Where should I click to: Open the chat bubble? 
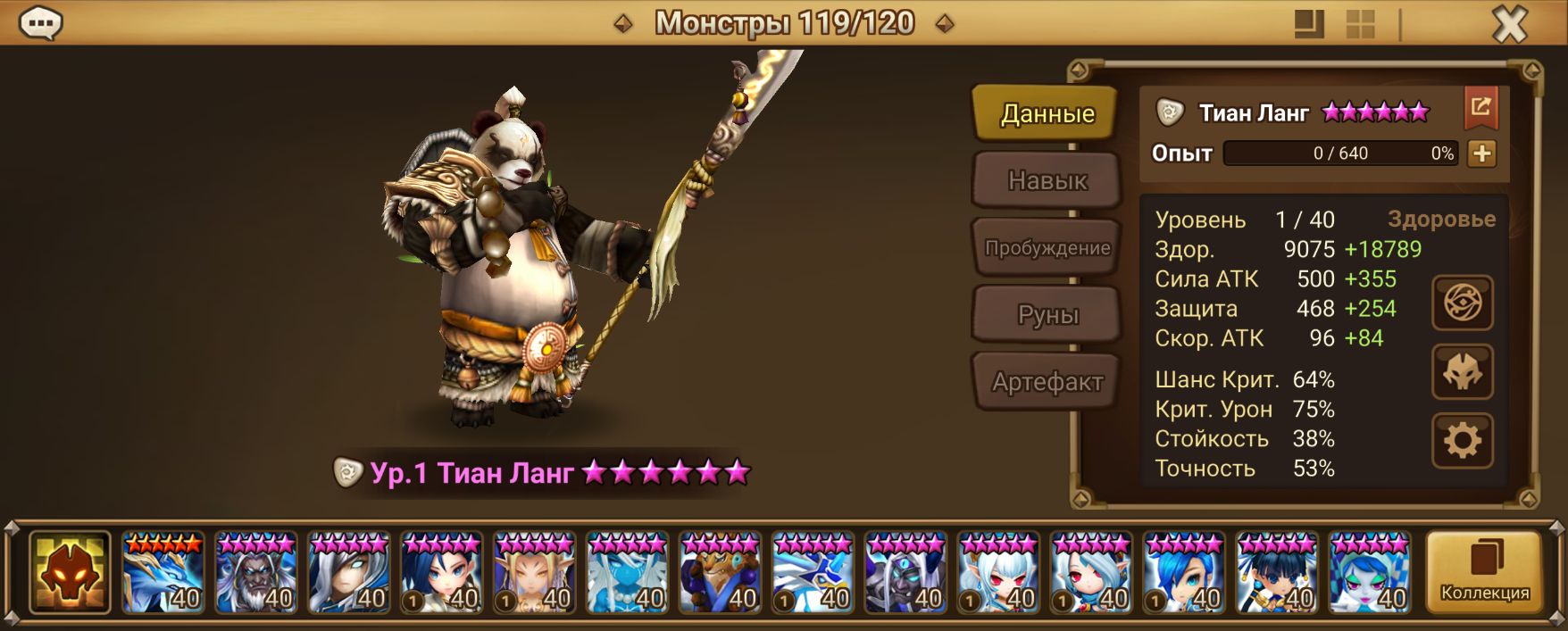pos(41,23)
